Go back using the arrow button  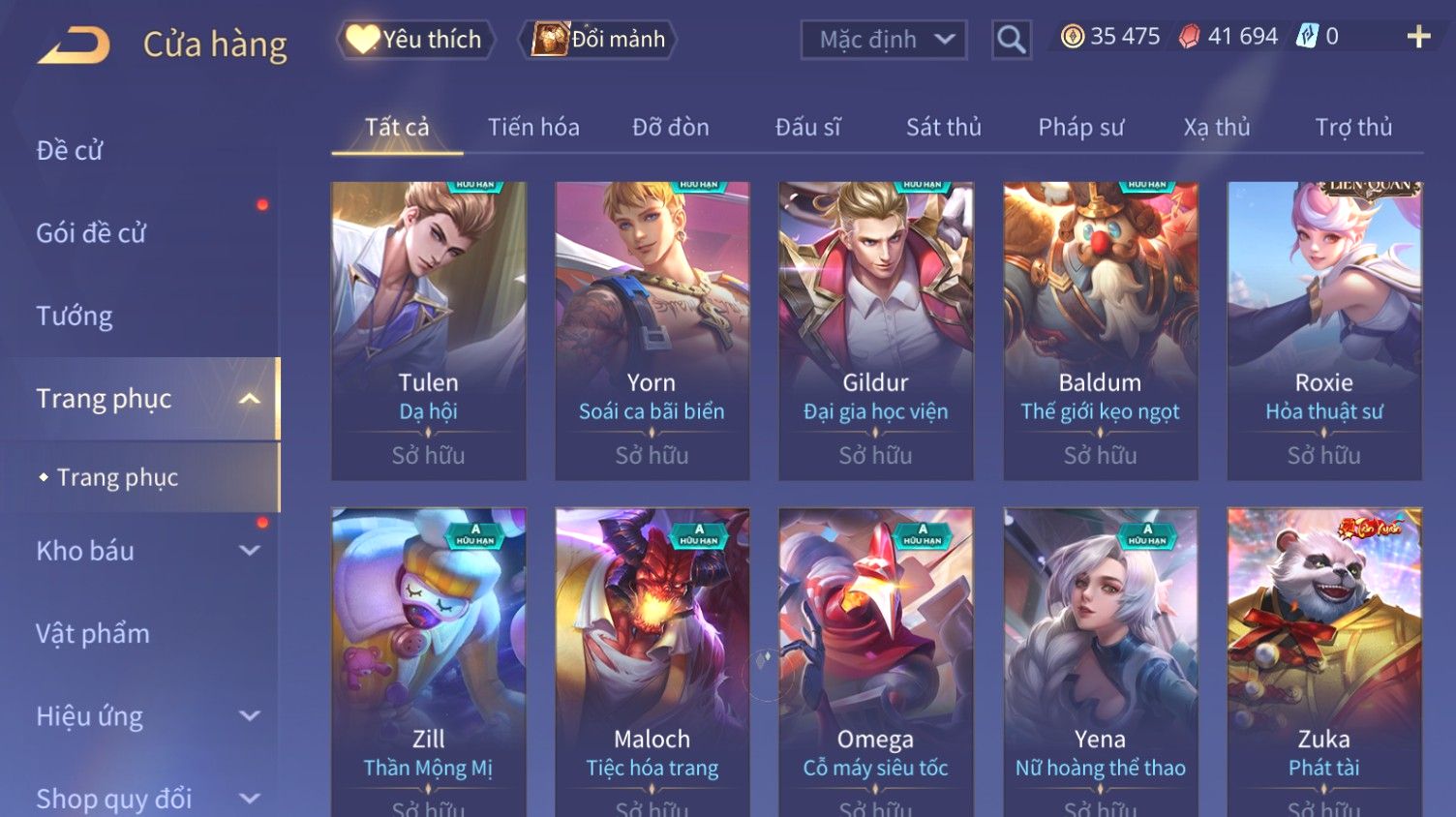point(75,45)
